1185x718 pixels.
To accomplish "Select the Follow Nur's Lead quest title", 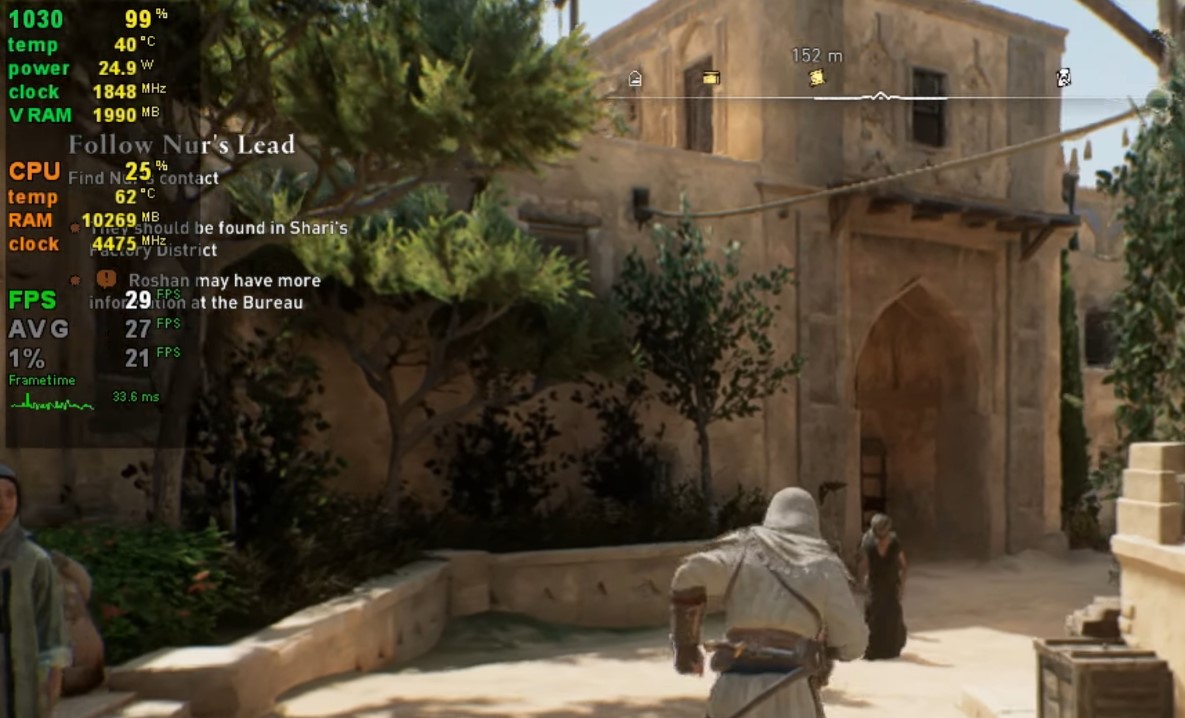I will click(182, 145).
